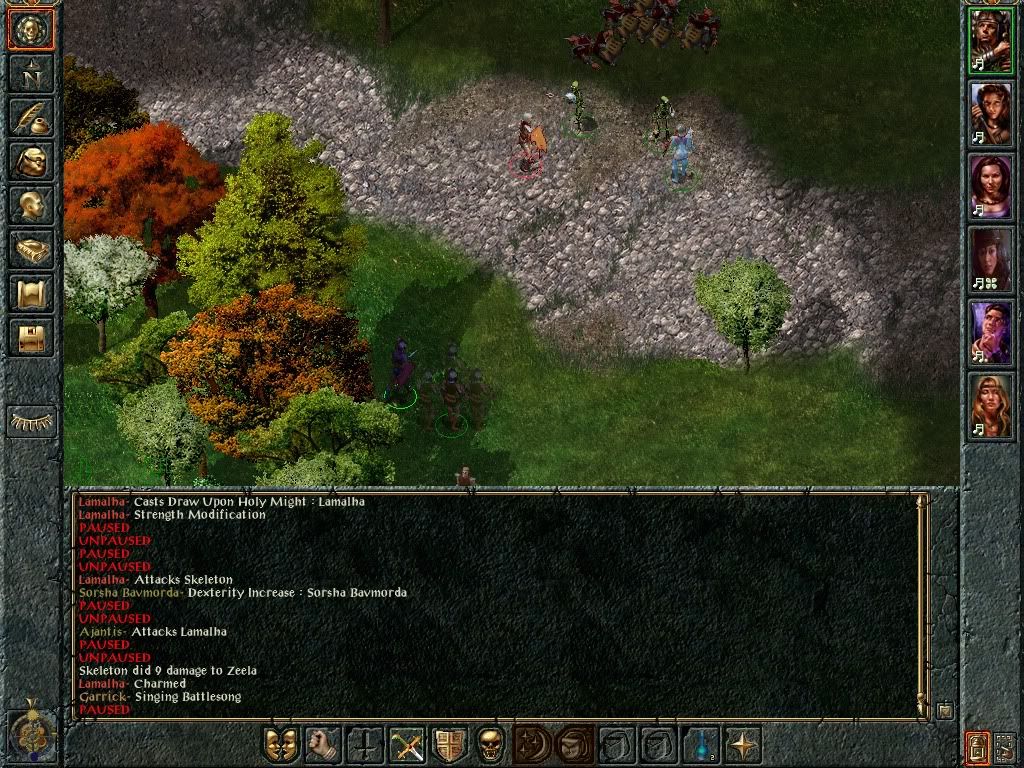This screenshot has height=768, width=1024.
Task: Open game options with the floppy disk icon
Action: 31,337
